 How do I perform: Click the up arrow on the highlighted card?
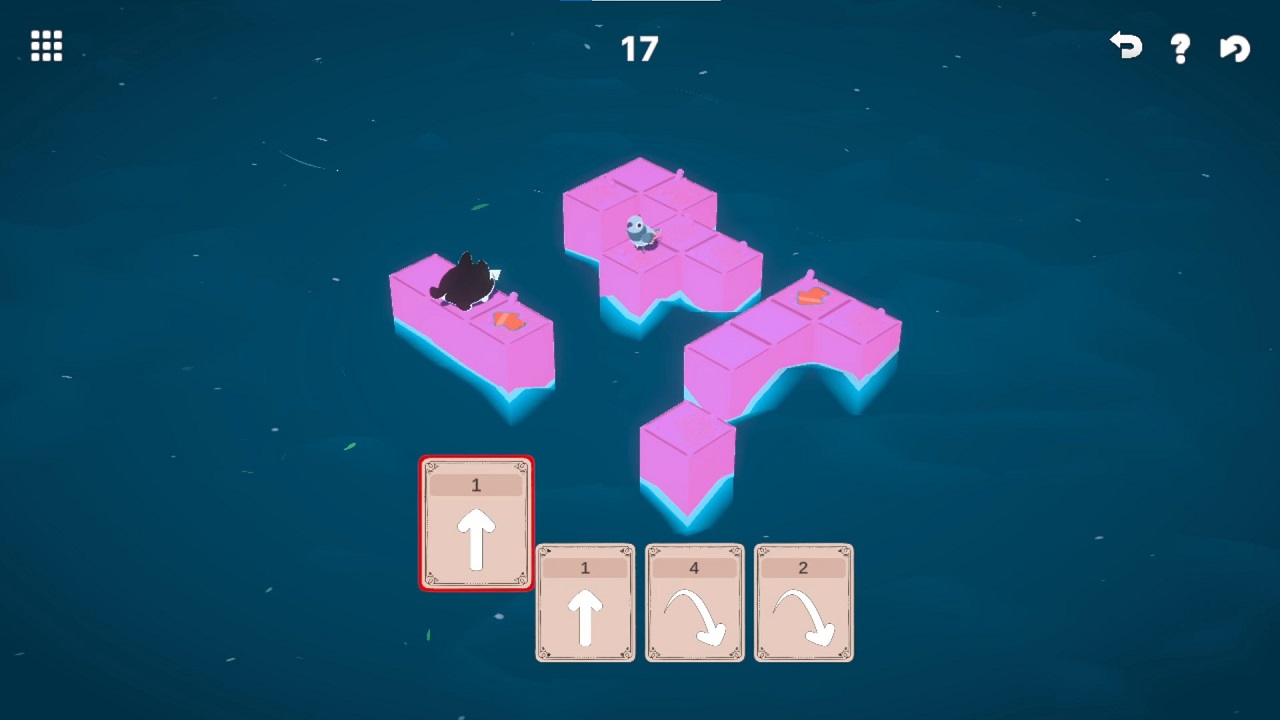(476, 540)
